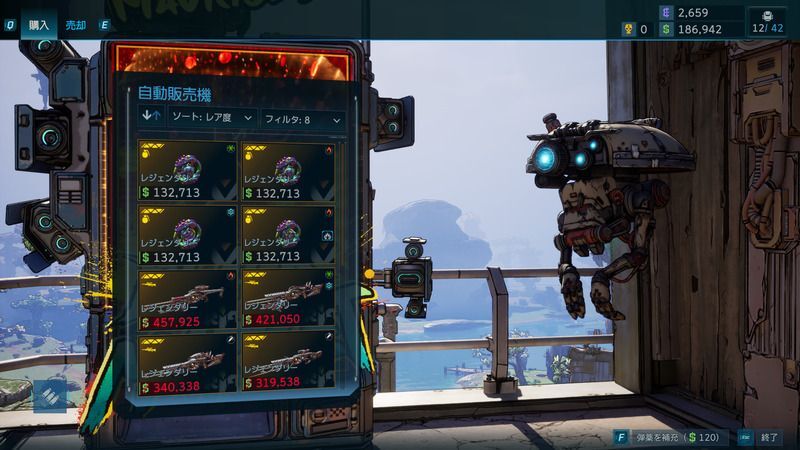Screen dimensions: 800x450
Task: Toggle the sort direction arrows
Action: [x=153, y=119]
